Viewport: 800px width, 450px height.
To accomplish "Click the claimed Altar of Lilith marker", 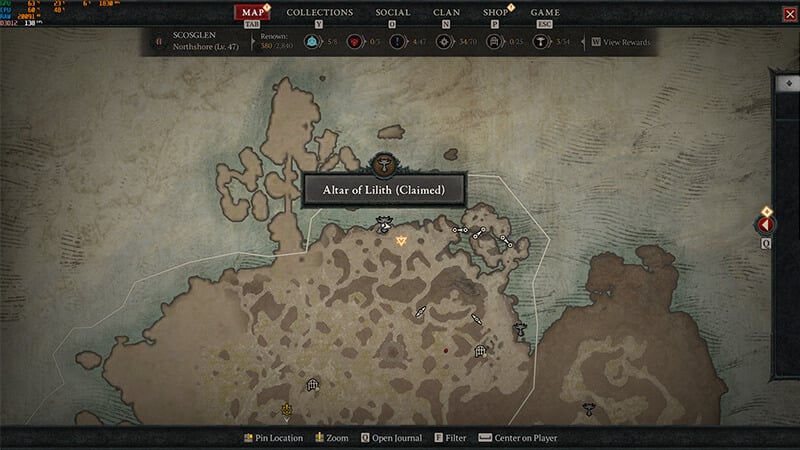I will (x=383, y=223).
